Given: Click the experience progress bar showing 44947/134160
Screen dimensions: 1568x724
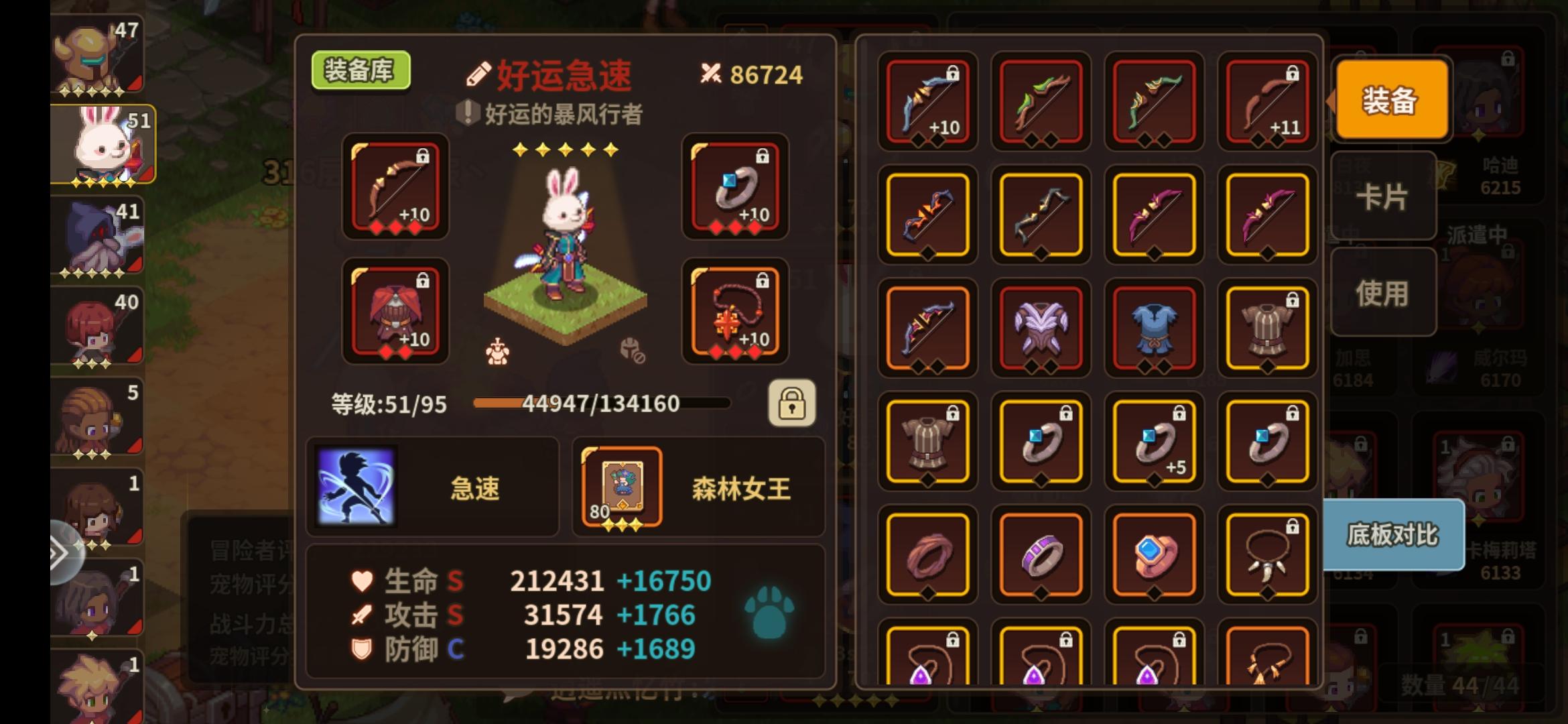Looking at the screenshot, I should tap(600, 403).
